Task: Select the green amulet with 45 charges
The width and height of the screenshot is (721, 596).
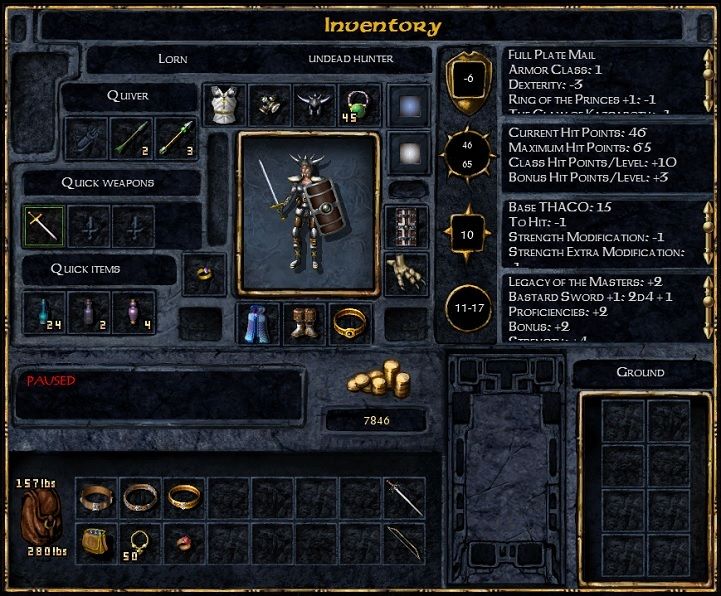Action: [x=357, y=104]
